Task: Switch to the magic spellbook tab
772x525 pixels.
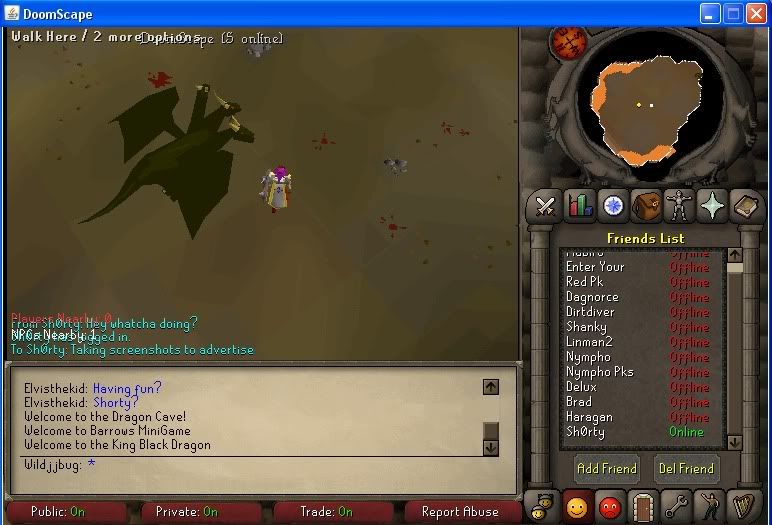Action: click(x=746, y=206)
